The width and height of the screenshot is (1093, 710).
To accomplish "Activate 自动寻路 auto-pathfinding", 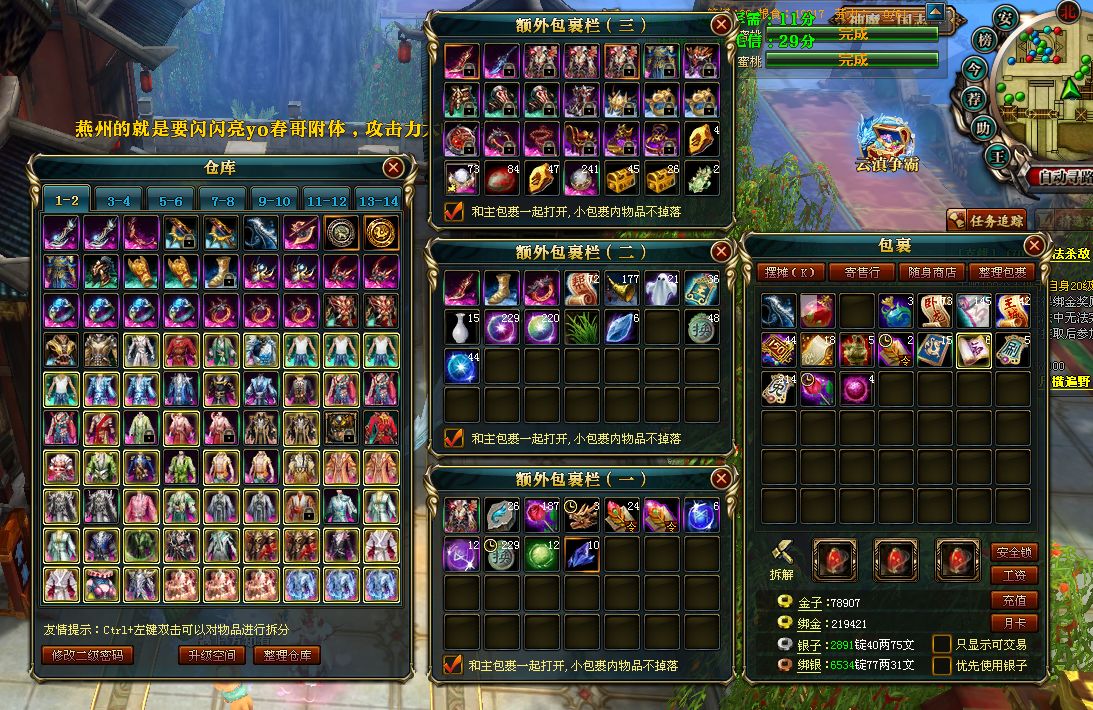I will [1060, 176].
